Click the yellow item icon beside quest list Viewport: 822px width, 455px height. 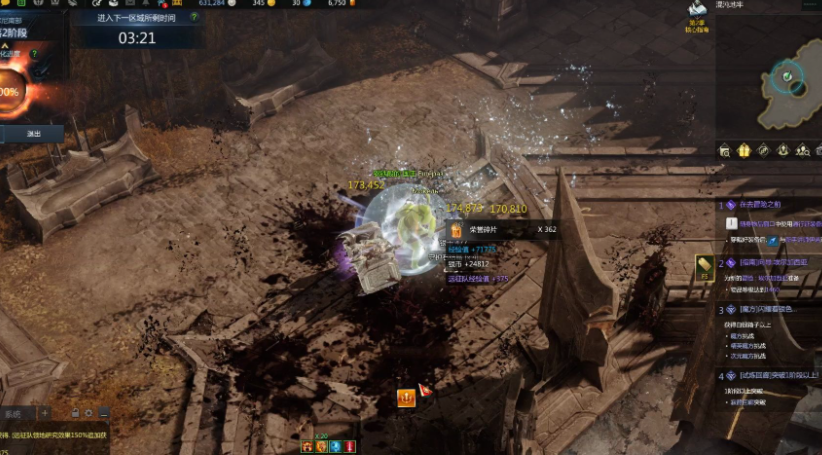[x=703, y=266]
